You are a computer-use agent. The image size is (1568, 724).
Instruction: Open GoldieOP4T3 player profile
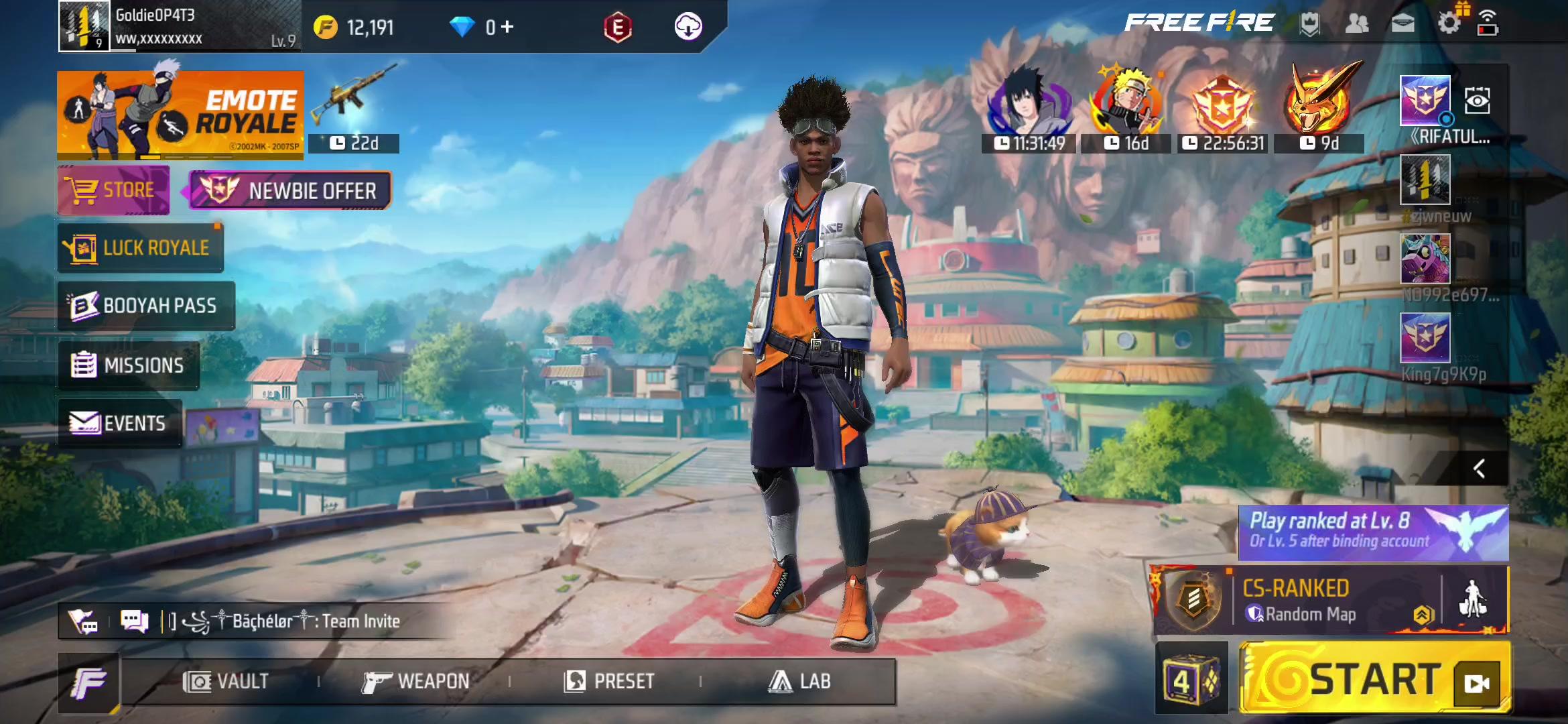pyautogui.click(x=84, y=26)
